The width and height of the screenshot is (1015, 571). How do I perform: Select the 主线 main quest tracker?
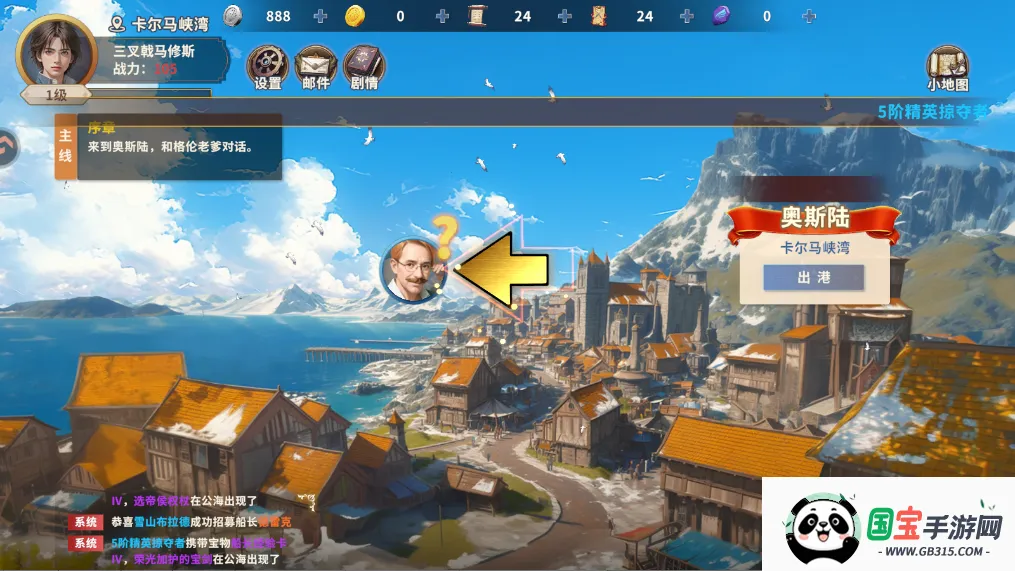tap(65, 145)
